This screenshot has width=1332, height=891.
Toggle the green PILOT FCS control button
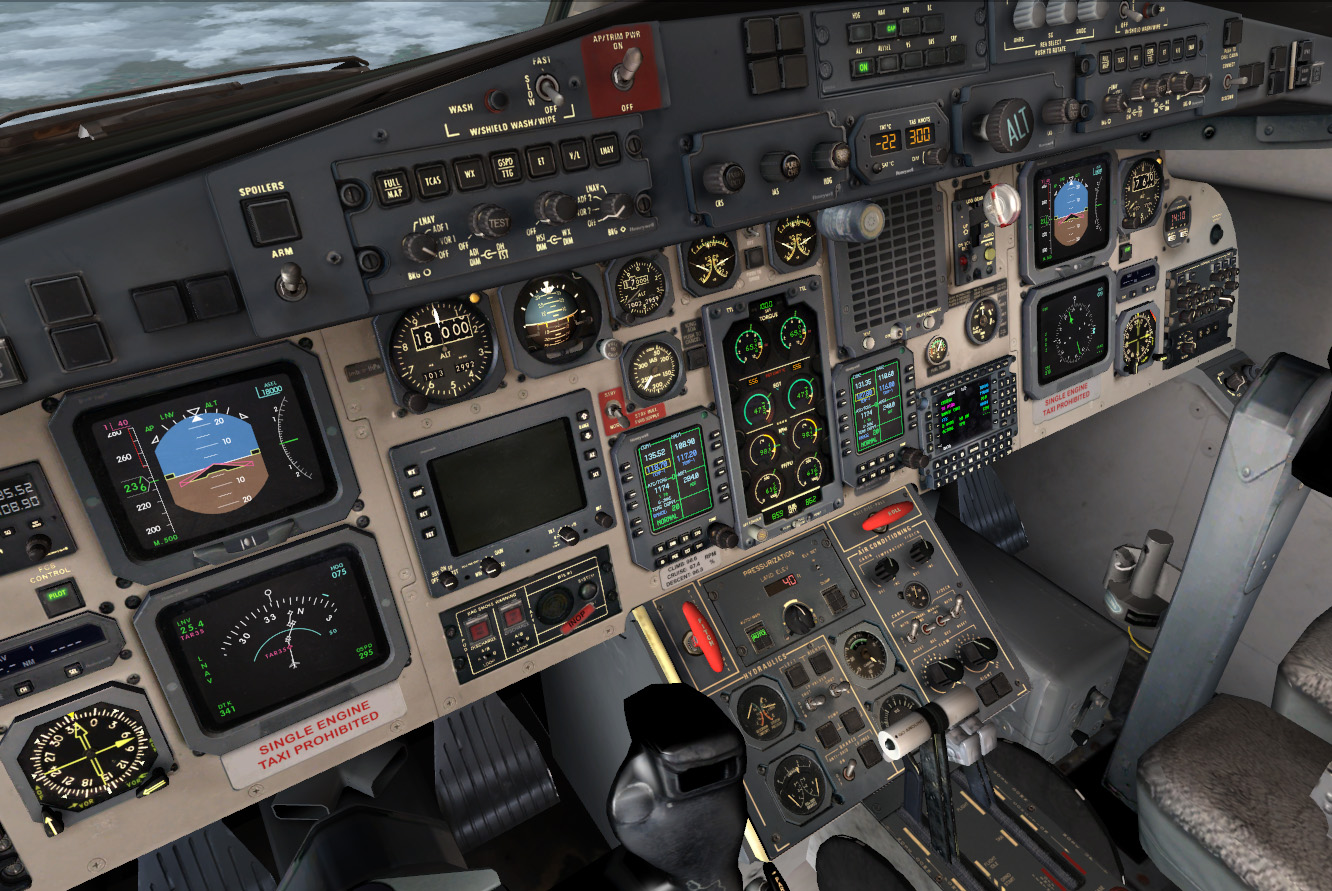pyautogui.click(x=60, y=598)
